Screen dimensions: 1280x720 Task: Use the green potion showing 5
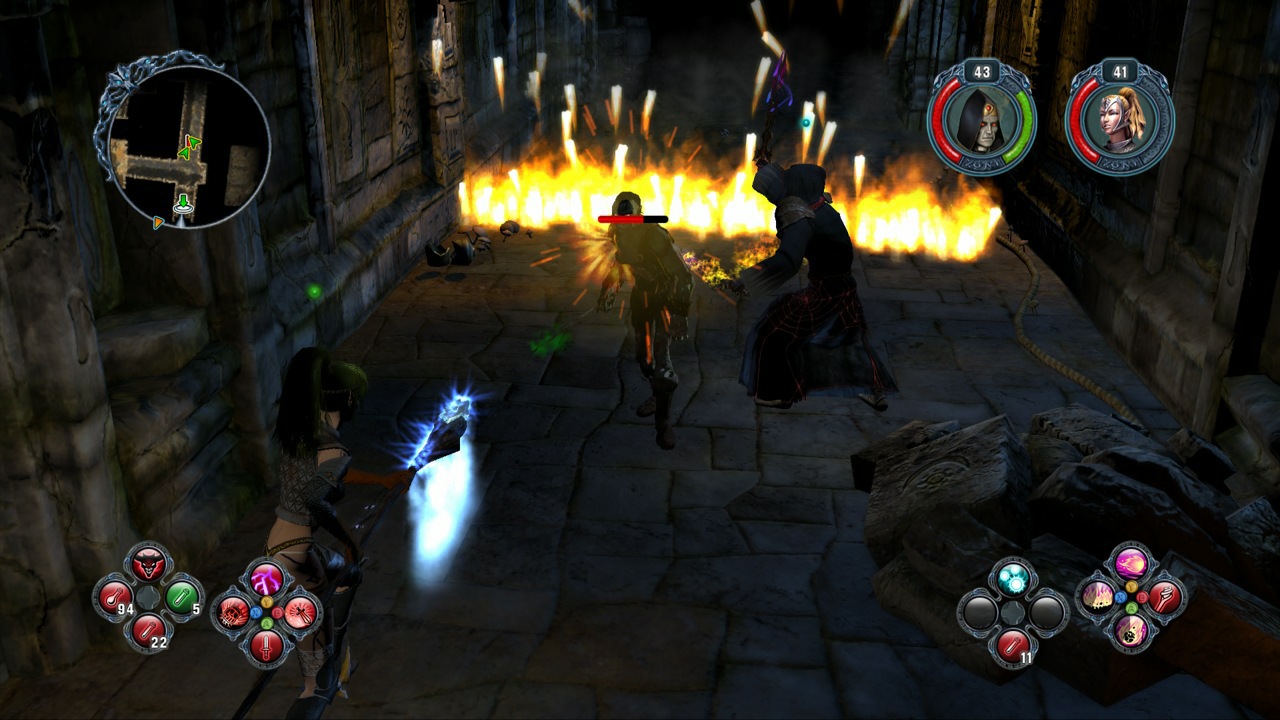point(181,596)
